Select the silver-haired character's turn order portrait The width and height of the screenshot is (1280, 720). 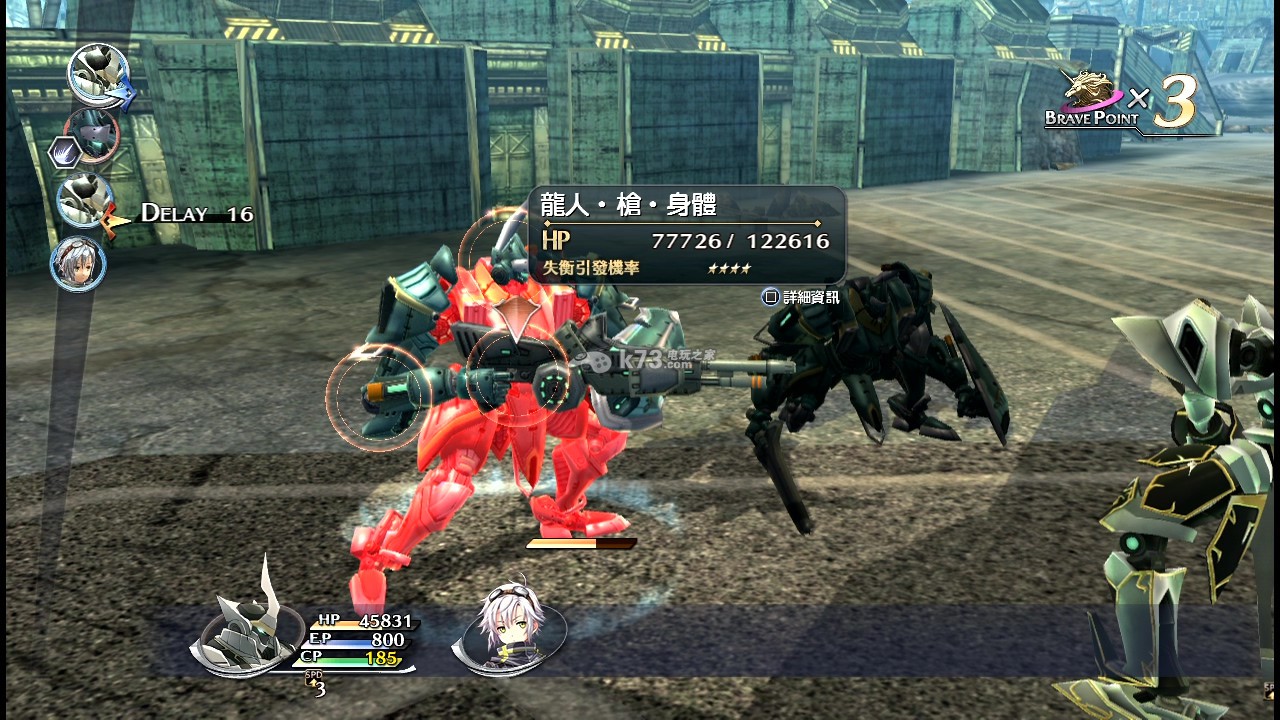(78, 264)
